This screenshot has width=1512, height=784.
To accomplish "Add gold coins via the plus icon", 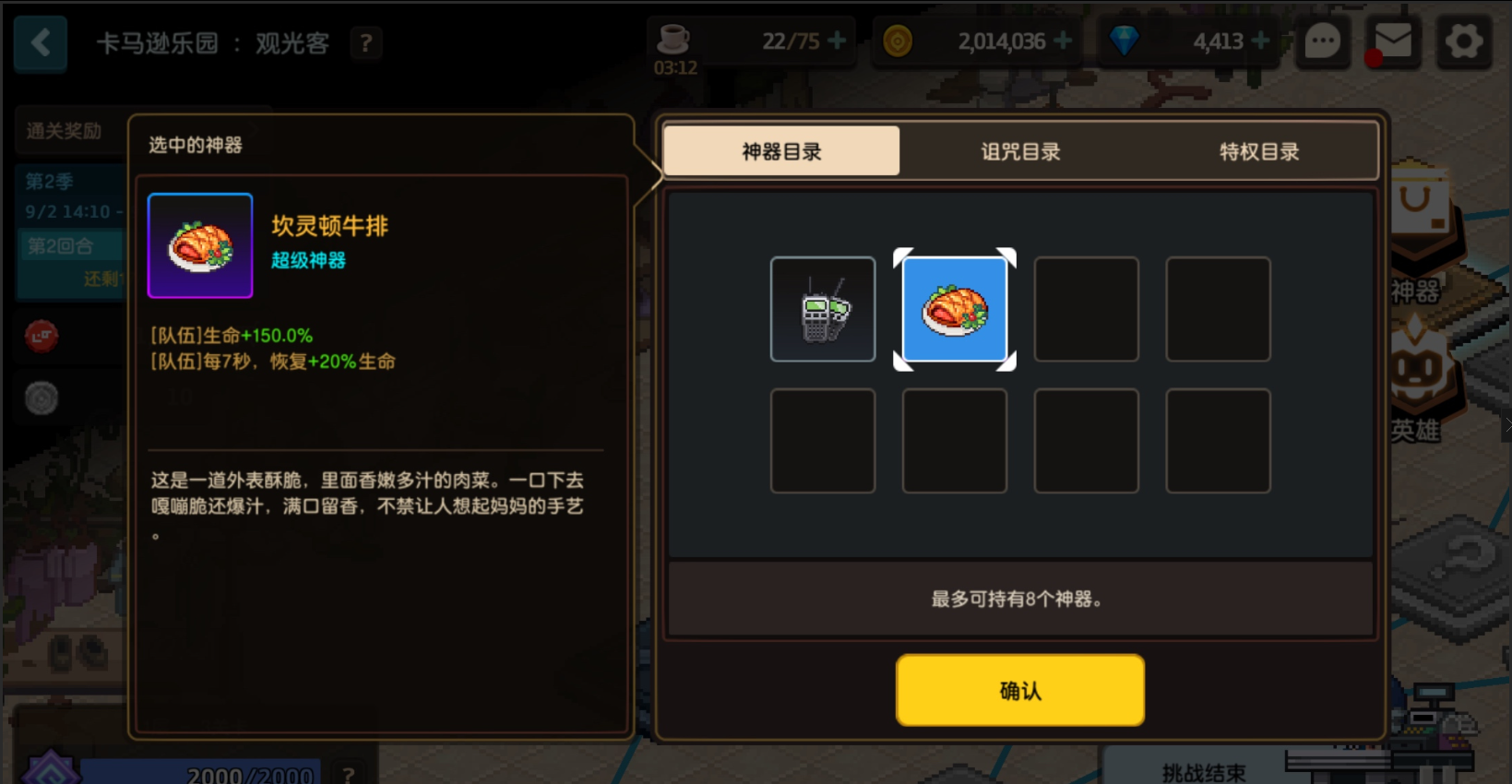I will (x=1063, y=41).
